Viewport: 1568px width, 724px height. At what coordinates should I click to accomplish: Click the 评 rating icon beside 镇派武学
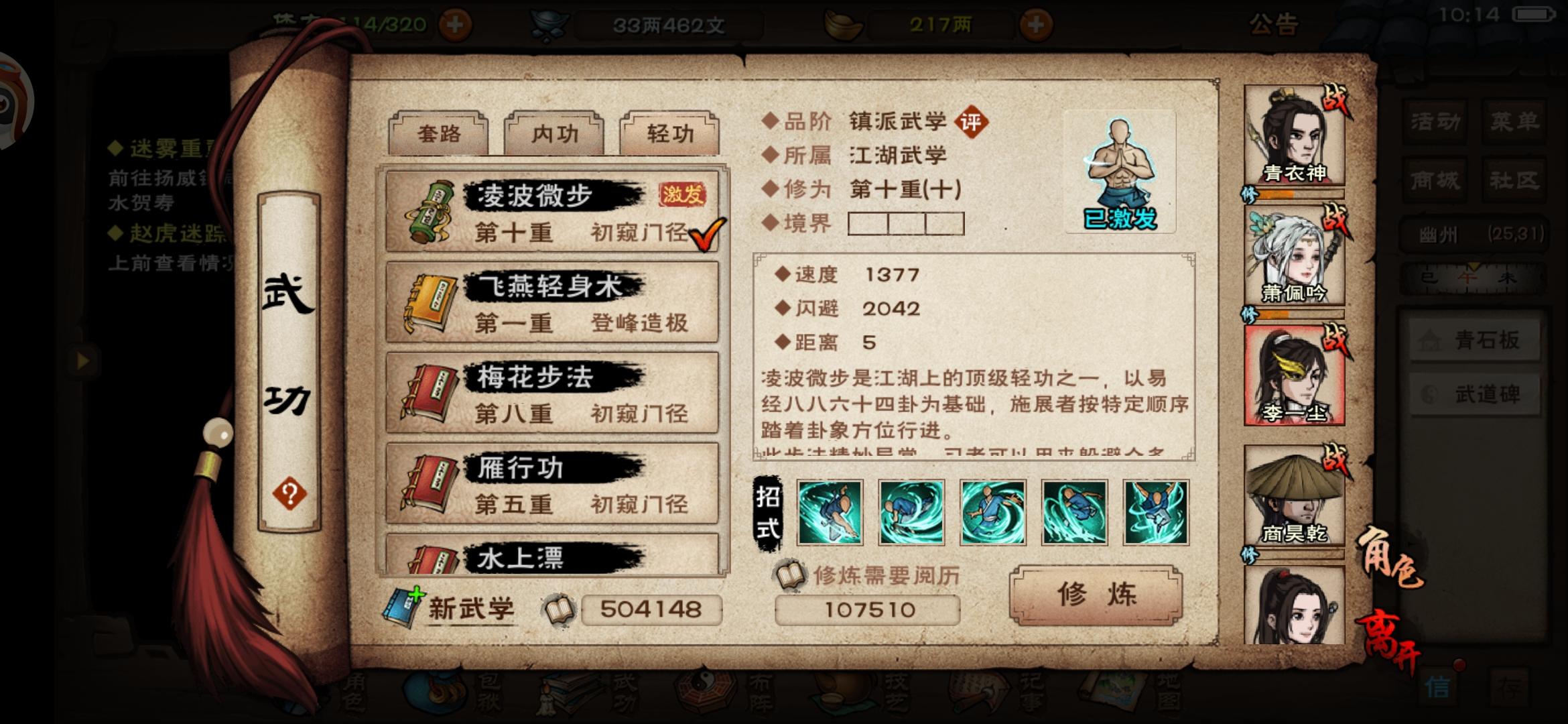tap(972, 123)
